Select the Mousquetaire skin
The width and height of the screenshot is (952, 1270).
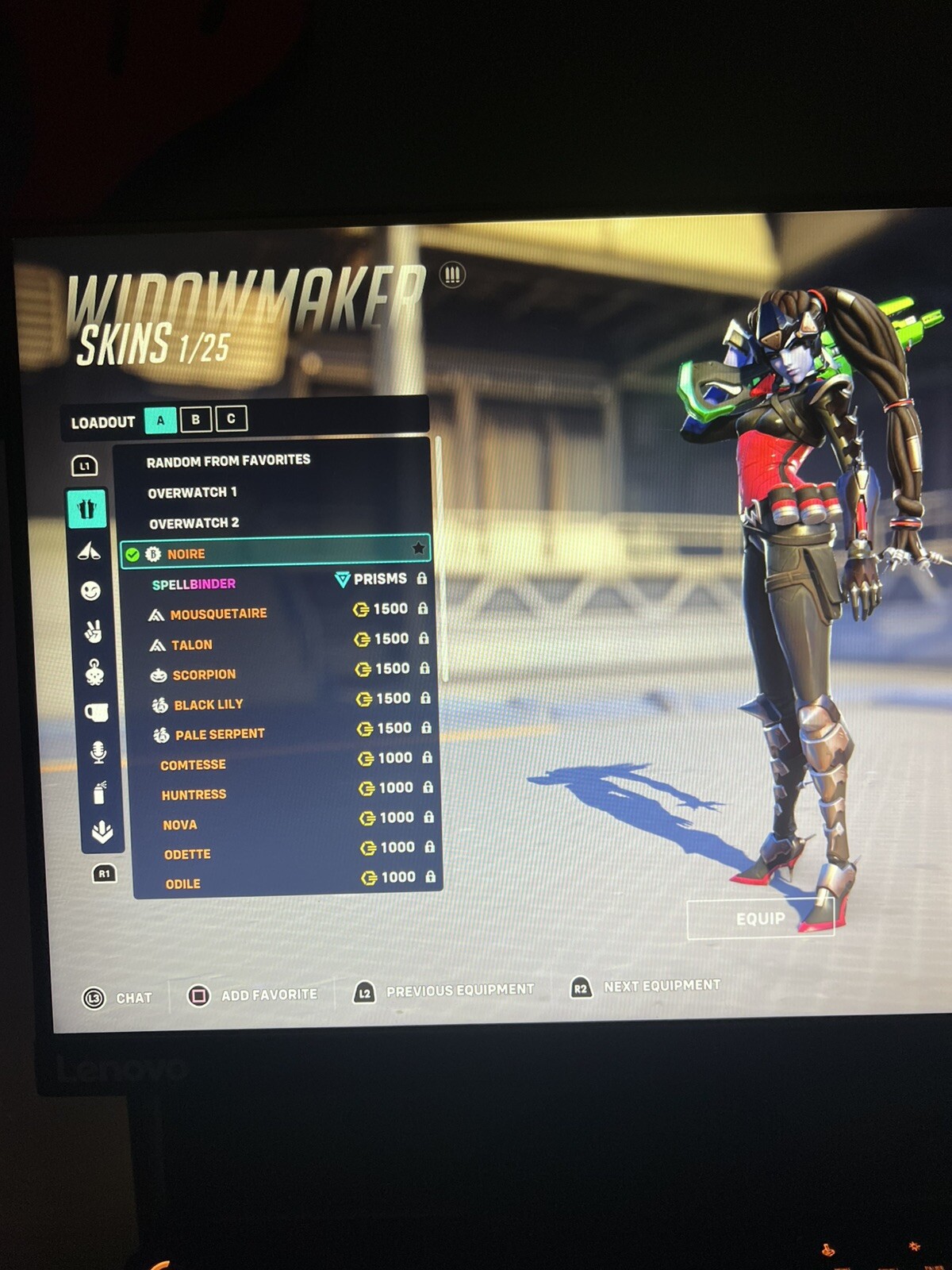point(218,614)
